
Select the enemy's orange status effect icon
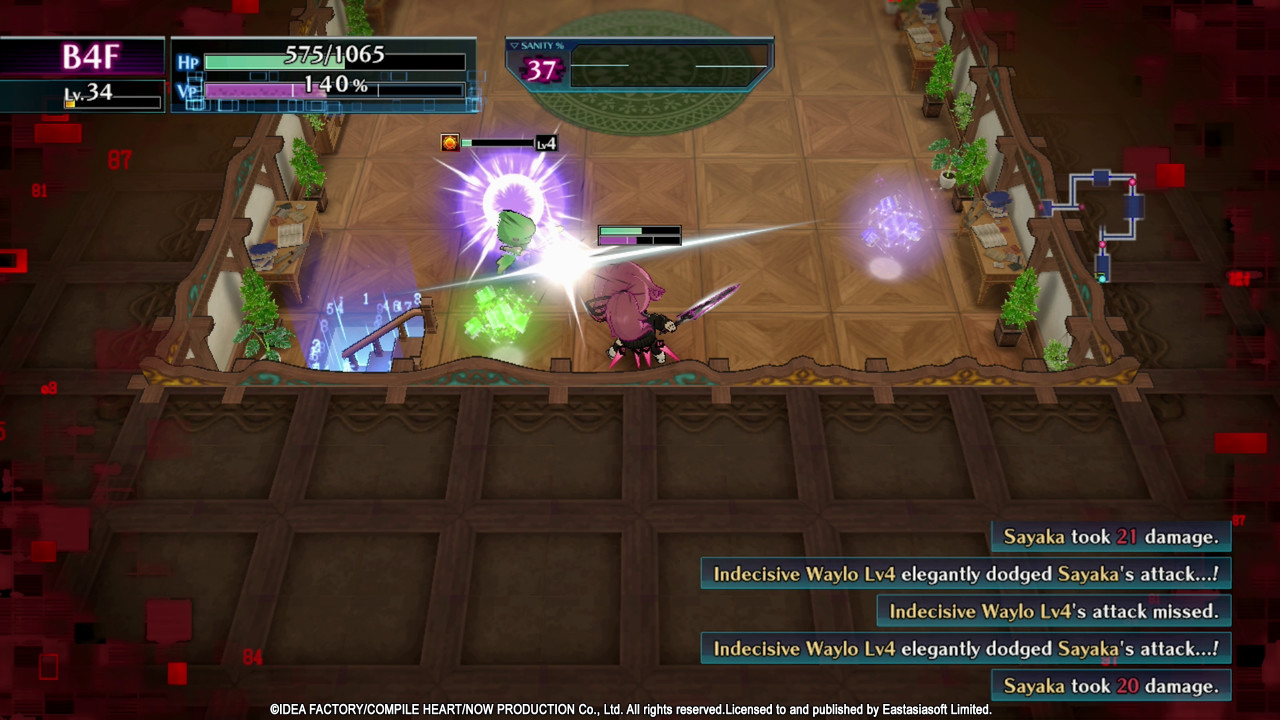tap(450, 143)
